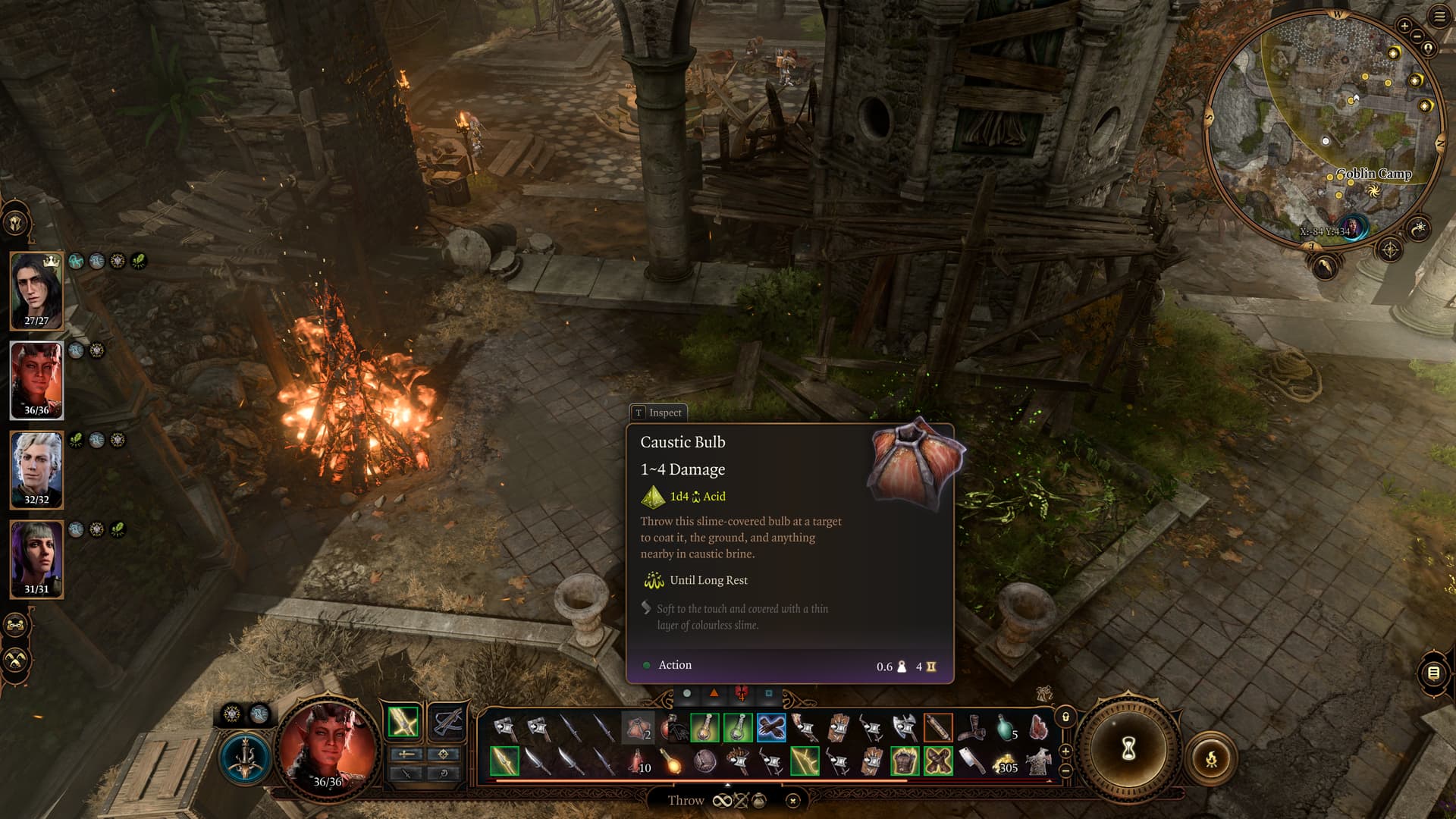The image size is (1456, 819).
Task: Select the red potion stack of 10
Action: (x=637, y=761)
